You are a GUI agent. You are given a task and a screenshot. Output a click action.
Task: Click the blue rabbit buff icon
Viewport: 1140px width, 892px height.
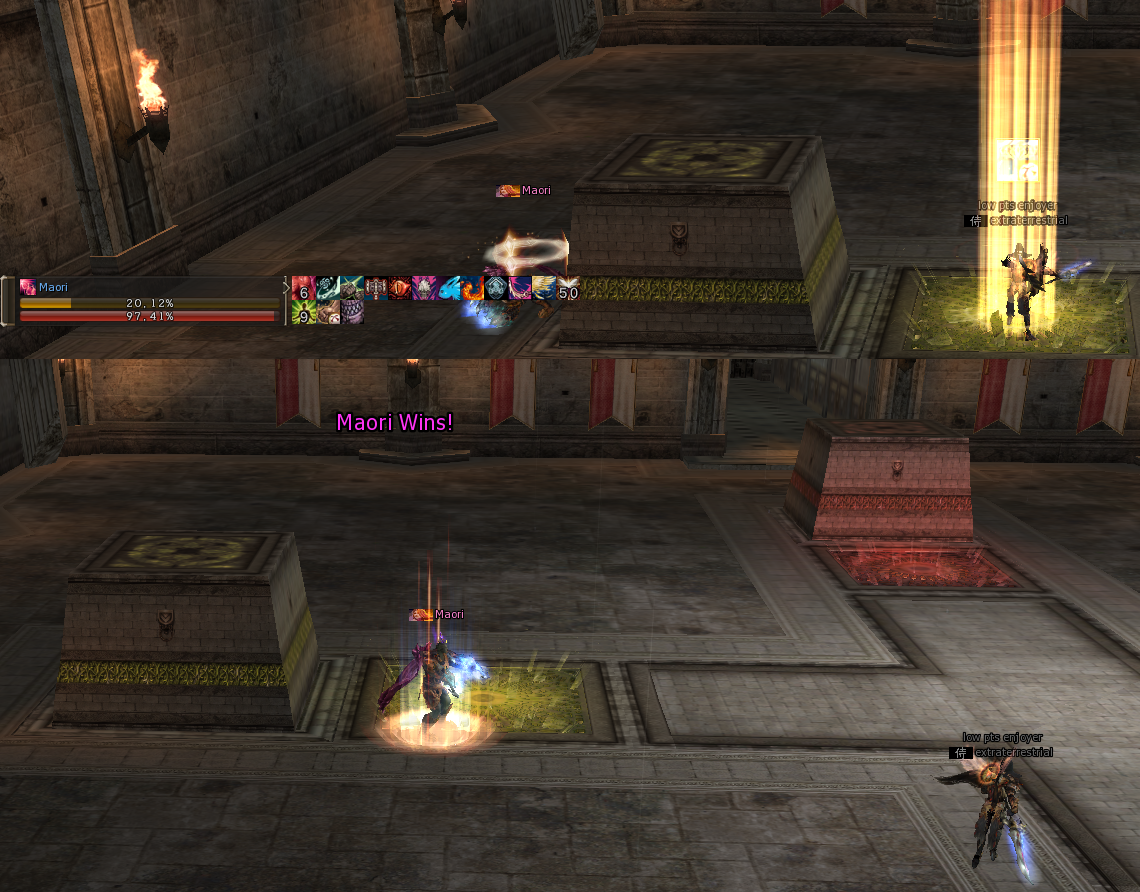(x=448, y=288)
